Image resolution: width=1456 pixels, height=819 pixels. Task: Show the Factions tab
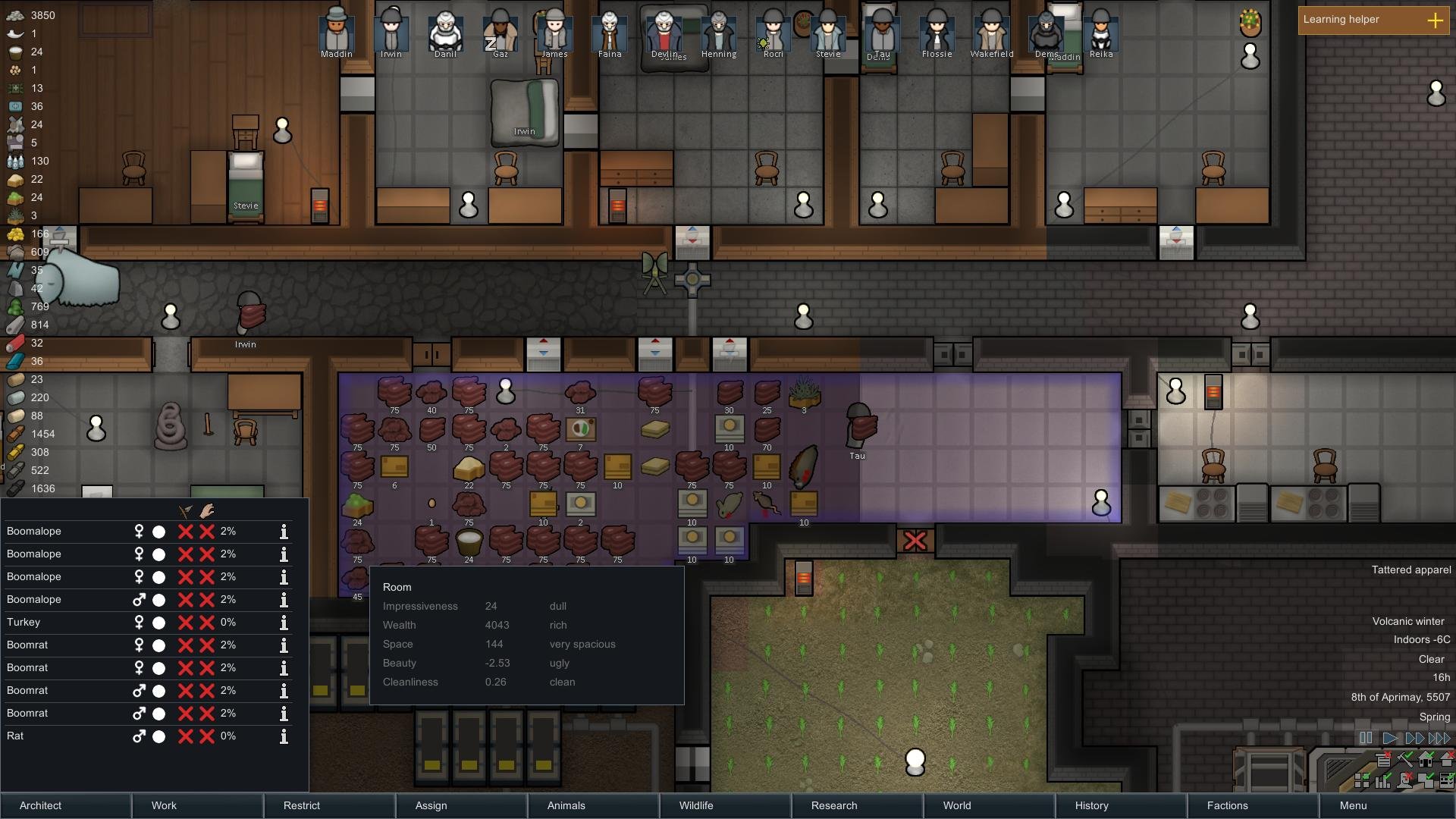point(1253,805)
